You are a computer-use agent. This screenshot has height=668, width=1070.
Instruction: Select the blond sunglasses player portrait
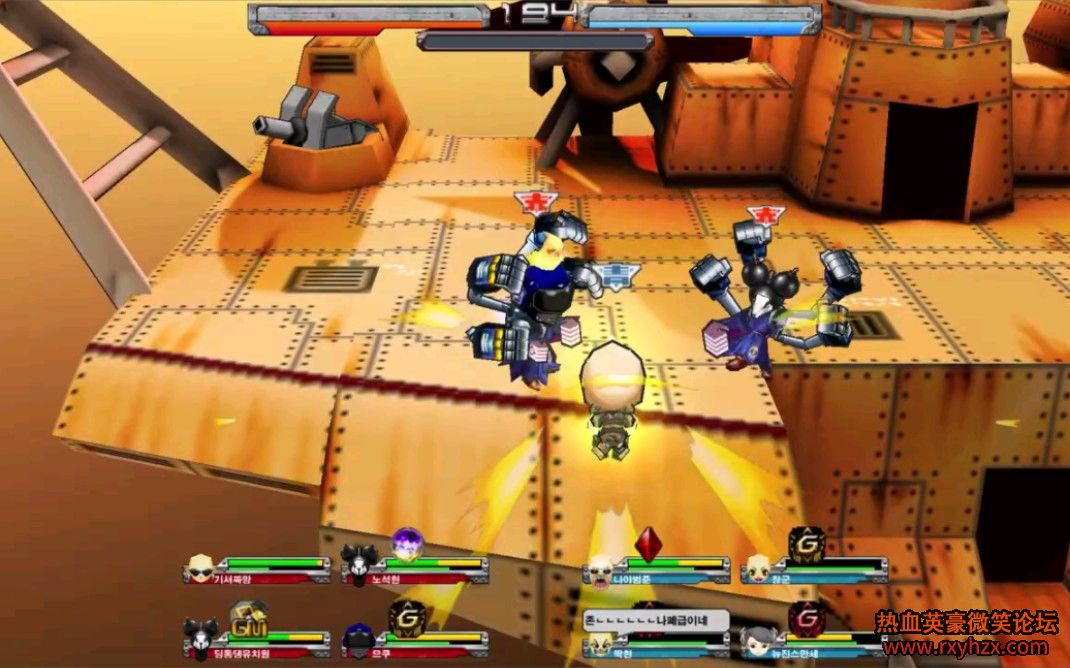click(x=201, y=569)
